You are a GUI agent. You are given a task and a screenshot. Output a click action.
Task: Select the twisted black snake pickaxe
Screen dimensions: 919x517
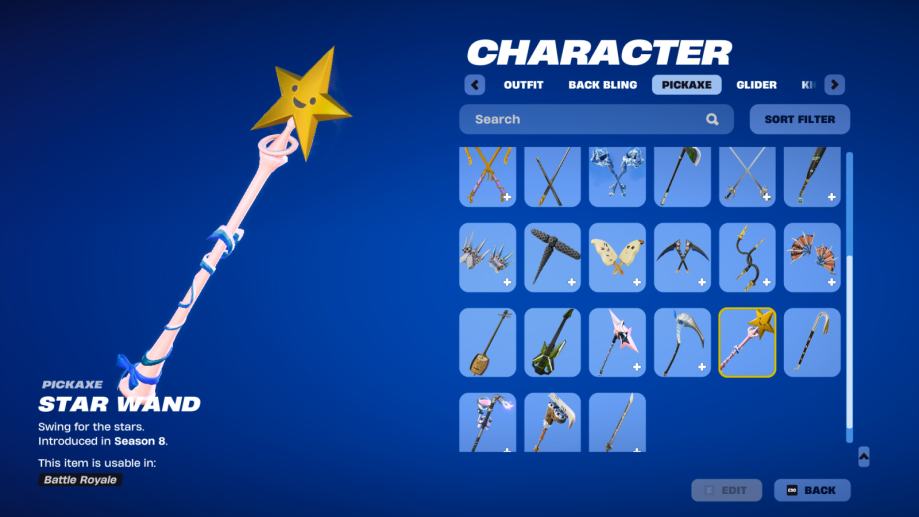click(x=747, y=257)
